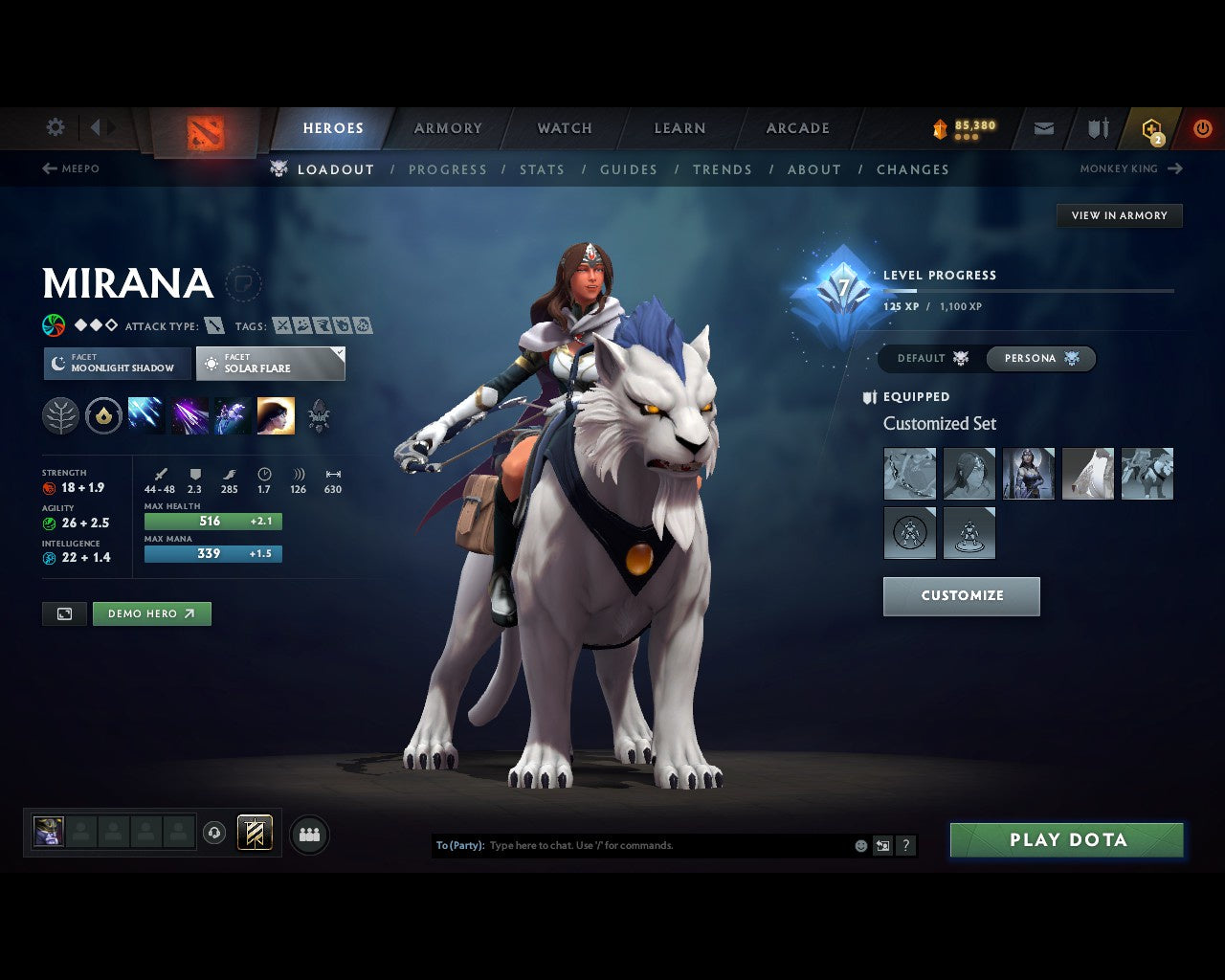The image size is (1225, 980).
Task: Open the friends group icon near chat bar
Action: tap(309, 833)
